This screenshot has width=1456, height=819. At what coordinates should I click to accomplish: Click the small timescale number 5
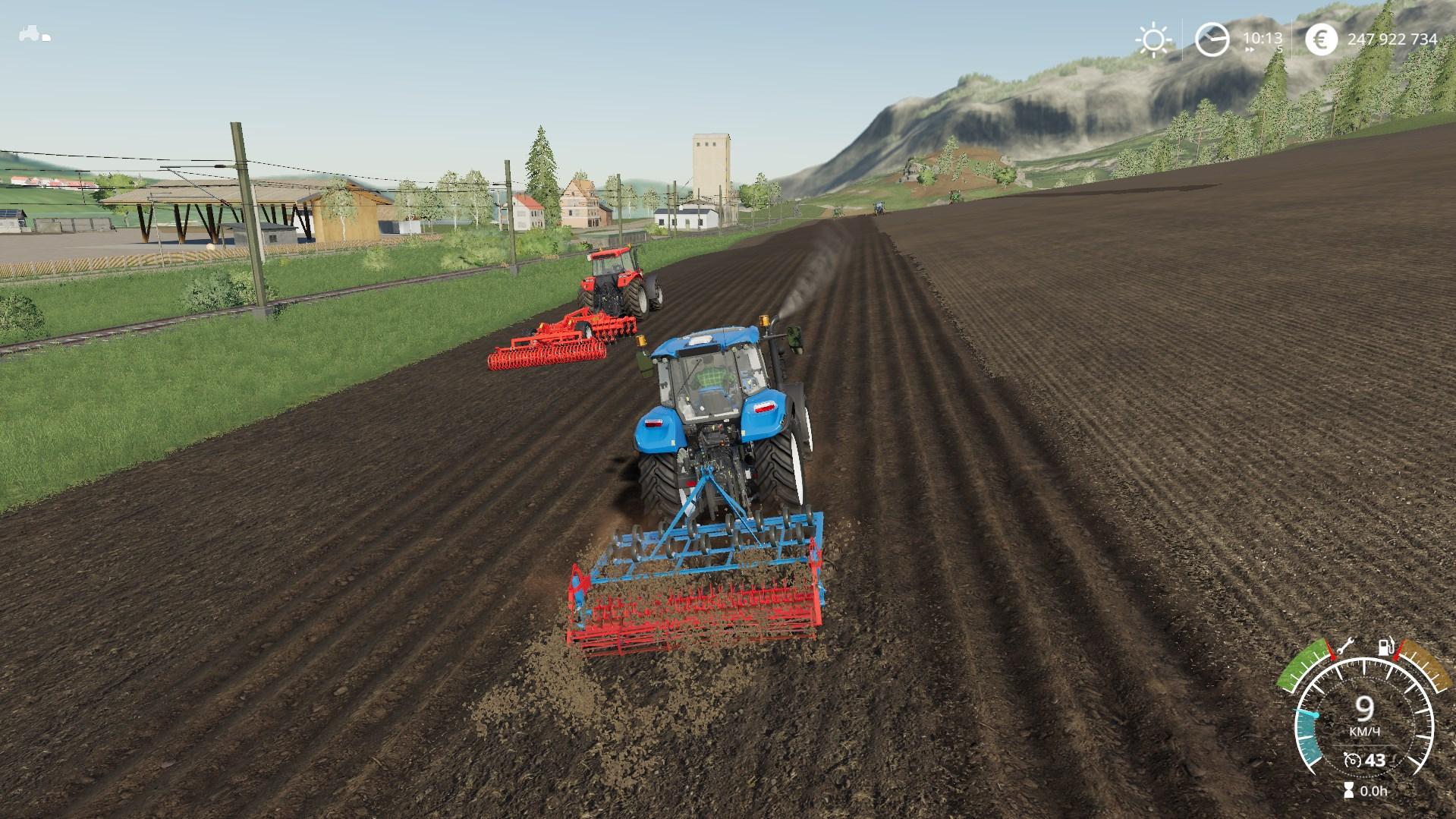click(1279, 49)
